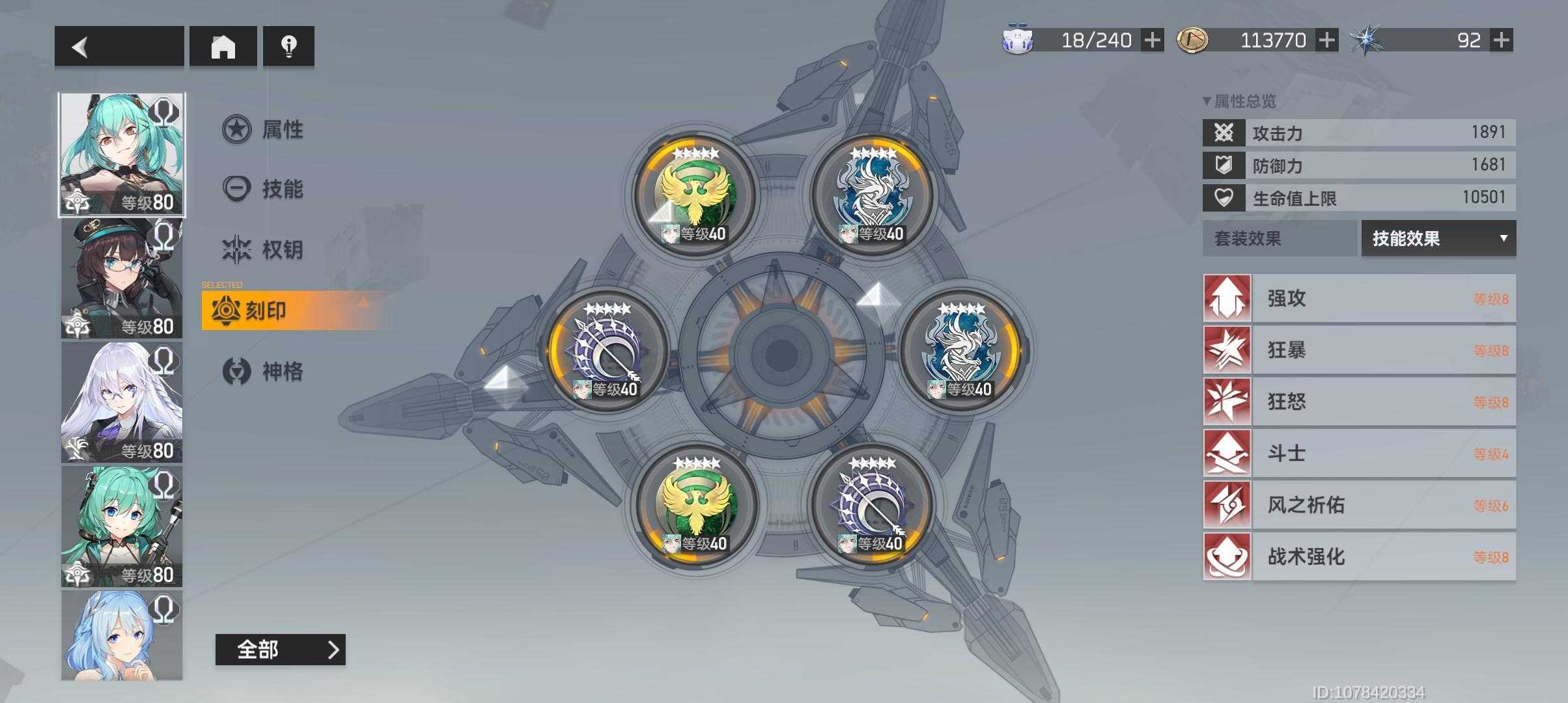Open the 权钥 (Key) section icon

(x=238, y=248)
